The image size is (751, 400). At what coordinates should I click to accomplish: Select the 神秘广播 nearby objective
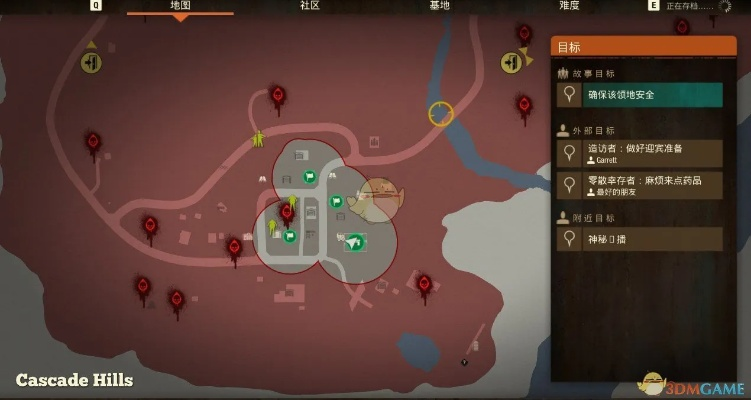click(x=640, y=238)
